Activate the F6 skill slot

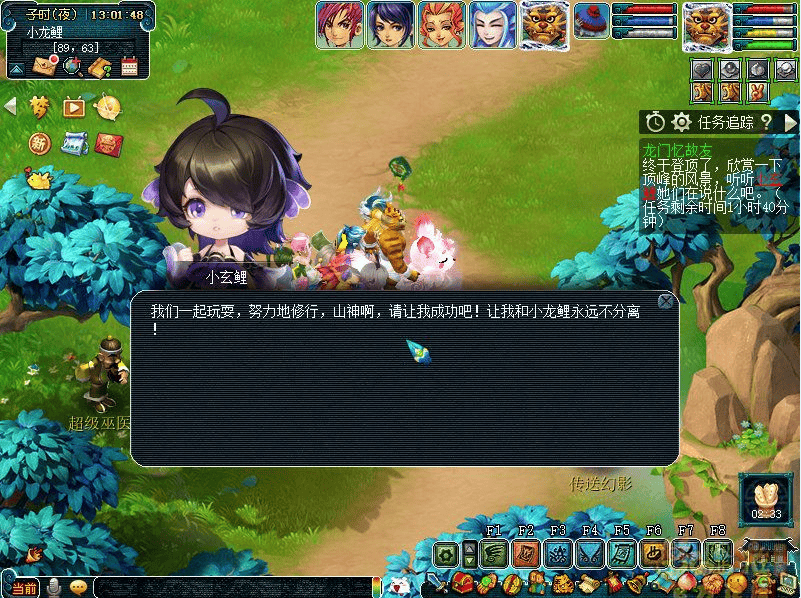(x=654, y=553)
